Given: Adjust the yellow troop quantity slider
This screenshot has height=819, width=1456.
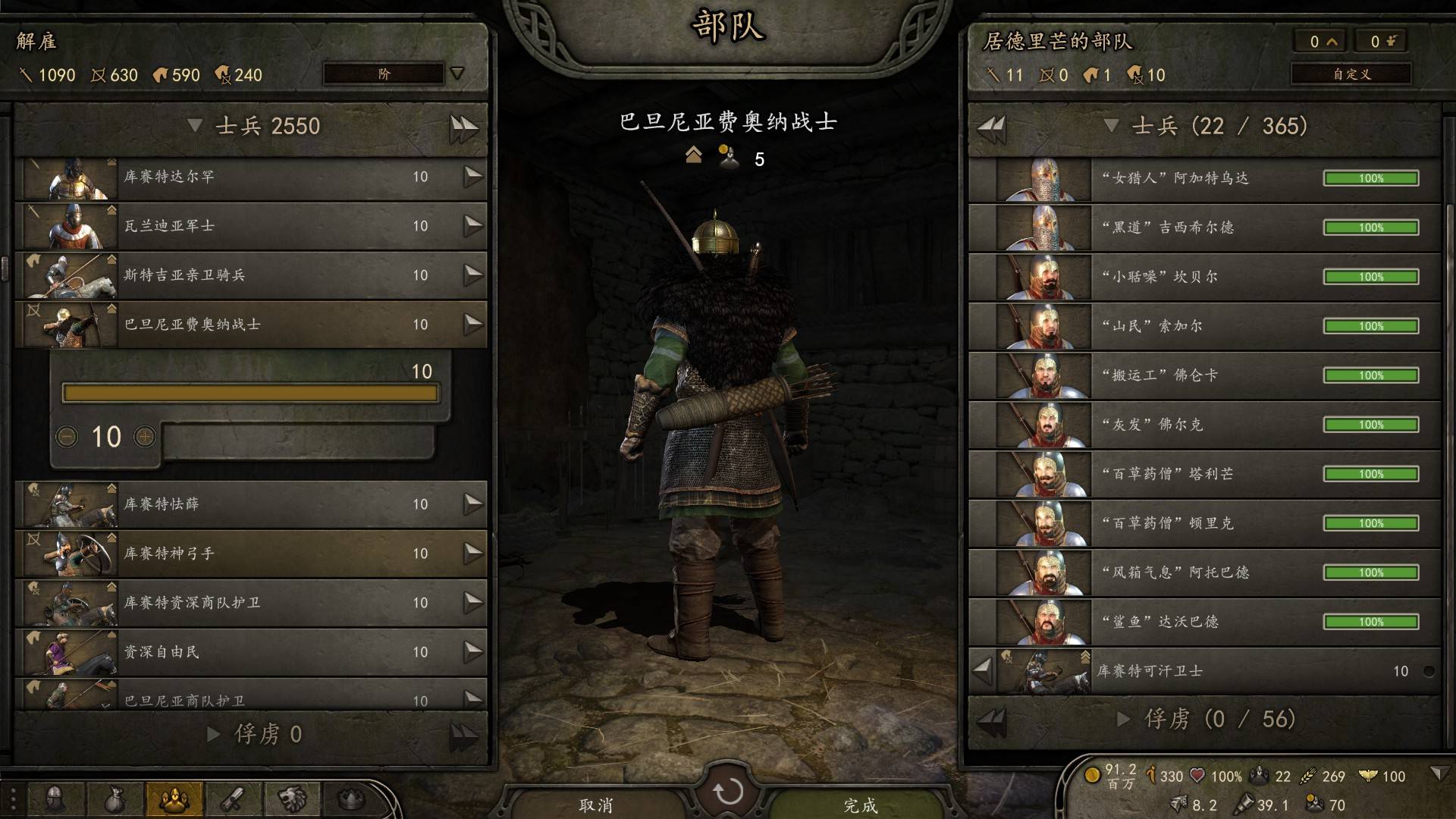Looking at the screenshot, I should (250, 393).
